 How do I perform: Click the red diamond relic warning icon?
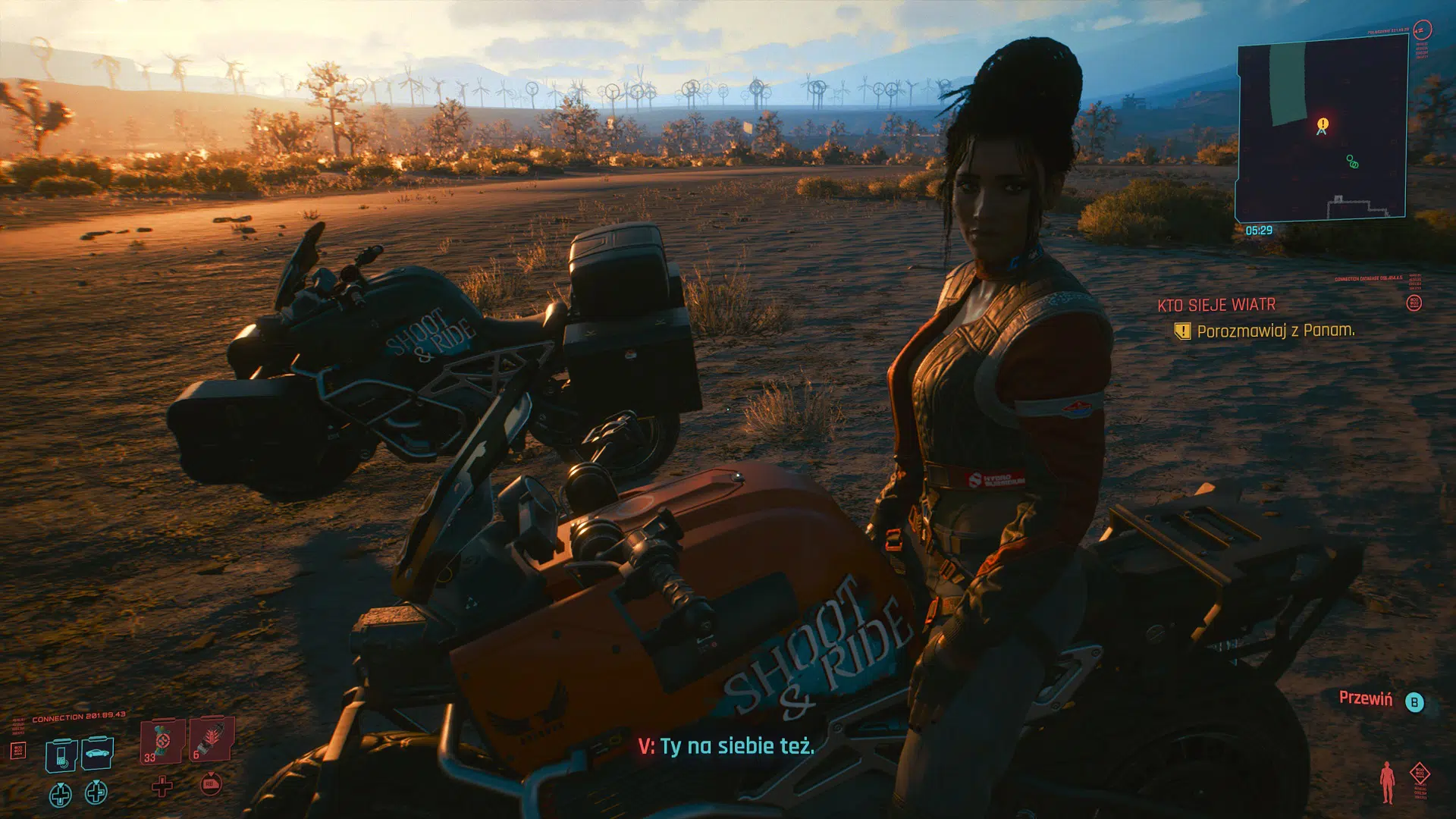point(1420,772)
